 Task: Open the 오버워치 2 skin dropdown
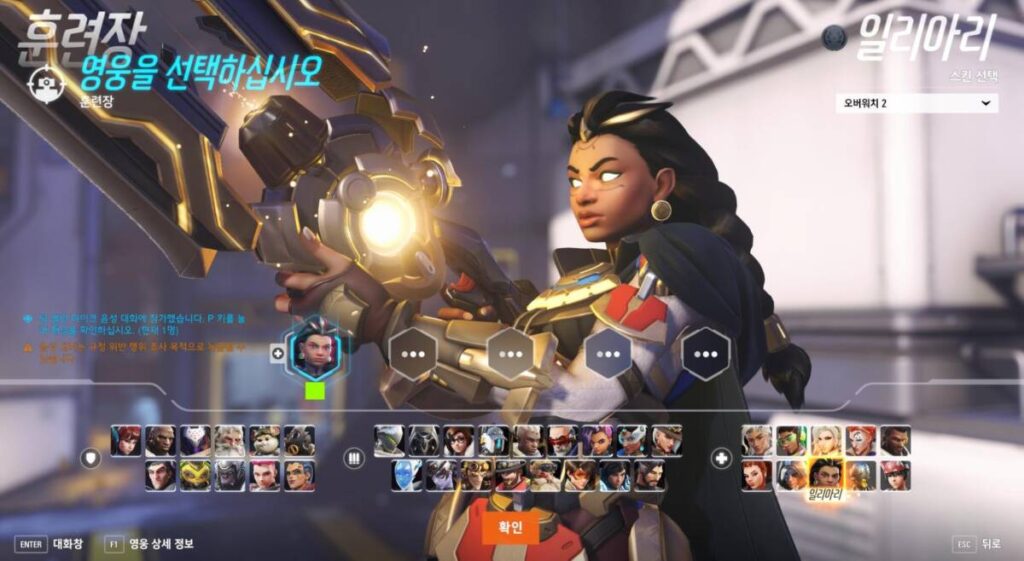916,103
